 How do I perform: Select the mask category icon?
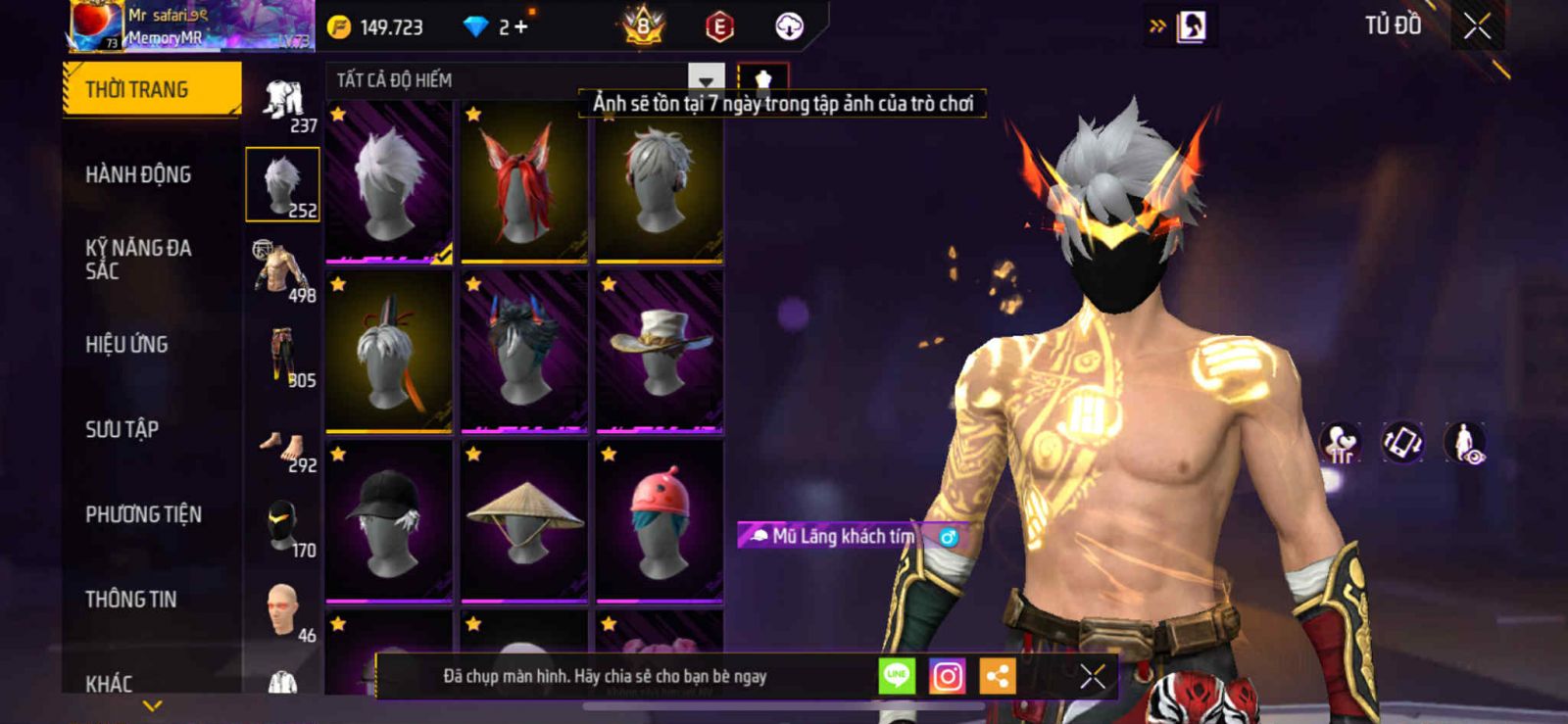pos(282,526)
